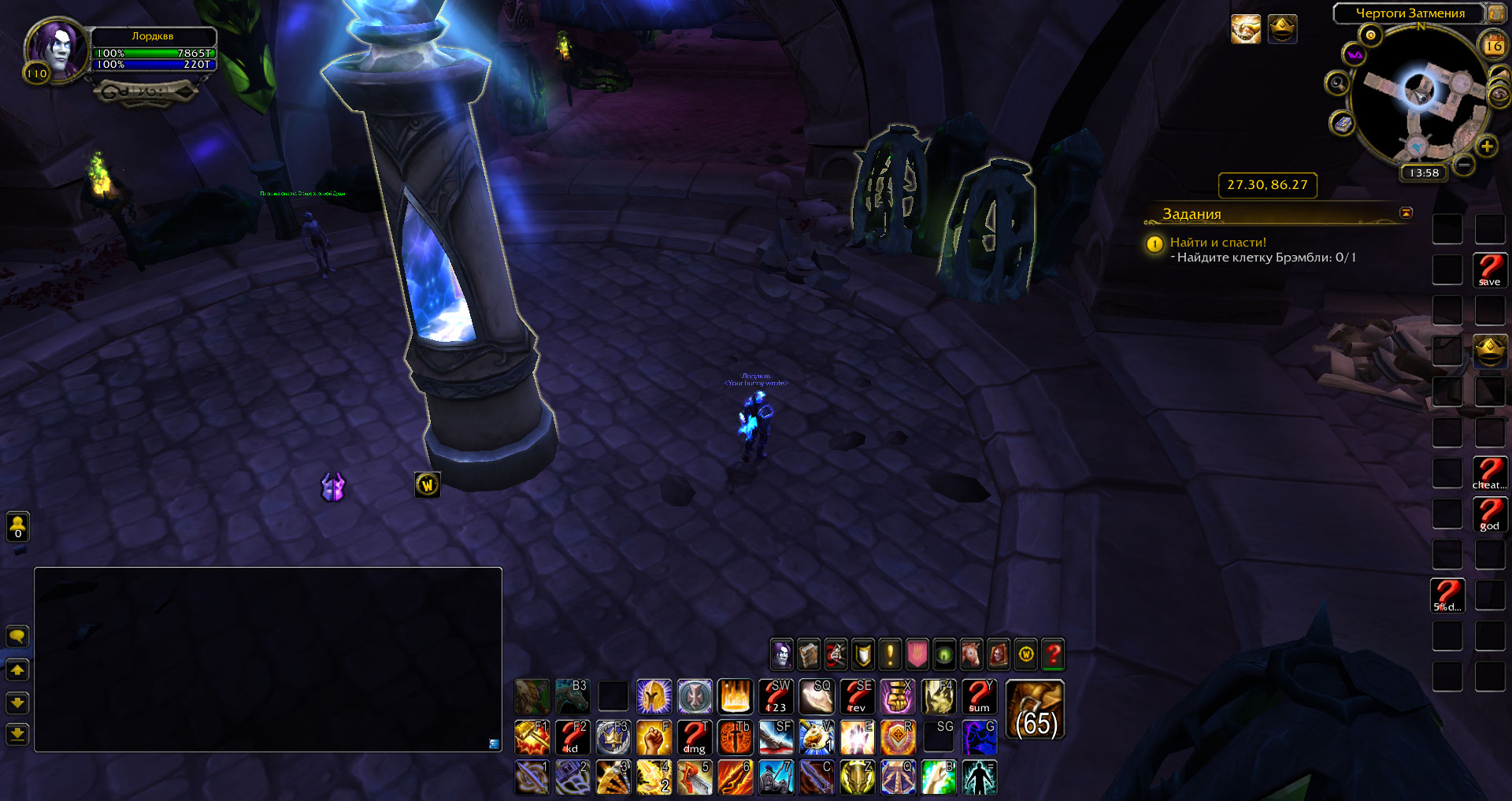Click the Лордквв player portrait
Image resolution: width=1512 pixels, height=801 pixels.
[x=56, y=49]
